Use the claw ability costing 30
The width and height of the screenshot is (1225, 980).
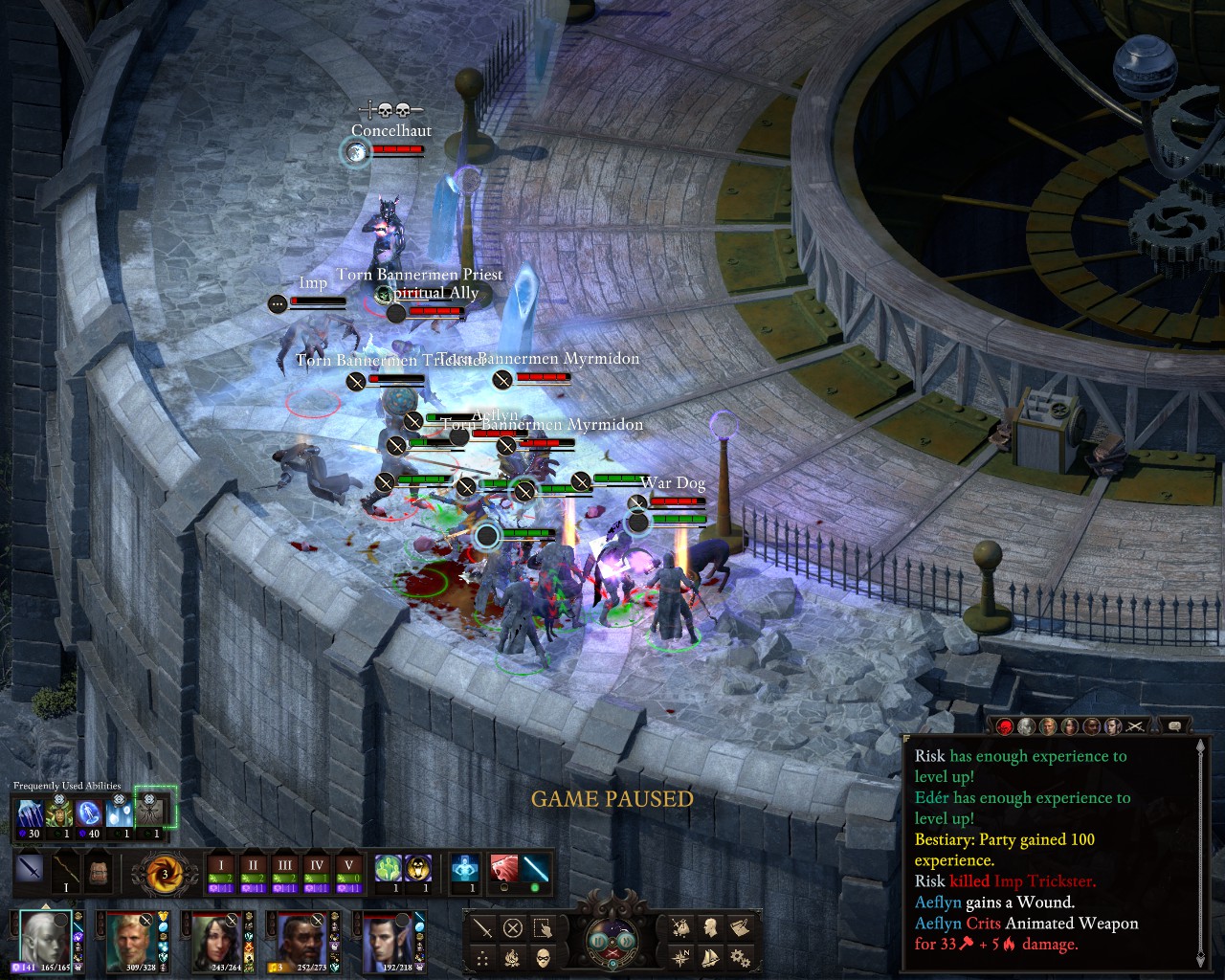click(30, 813)
